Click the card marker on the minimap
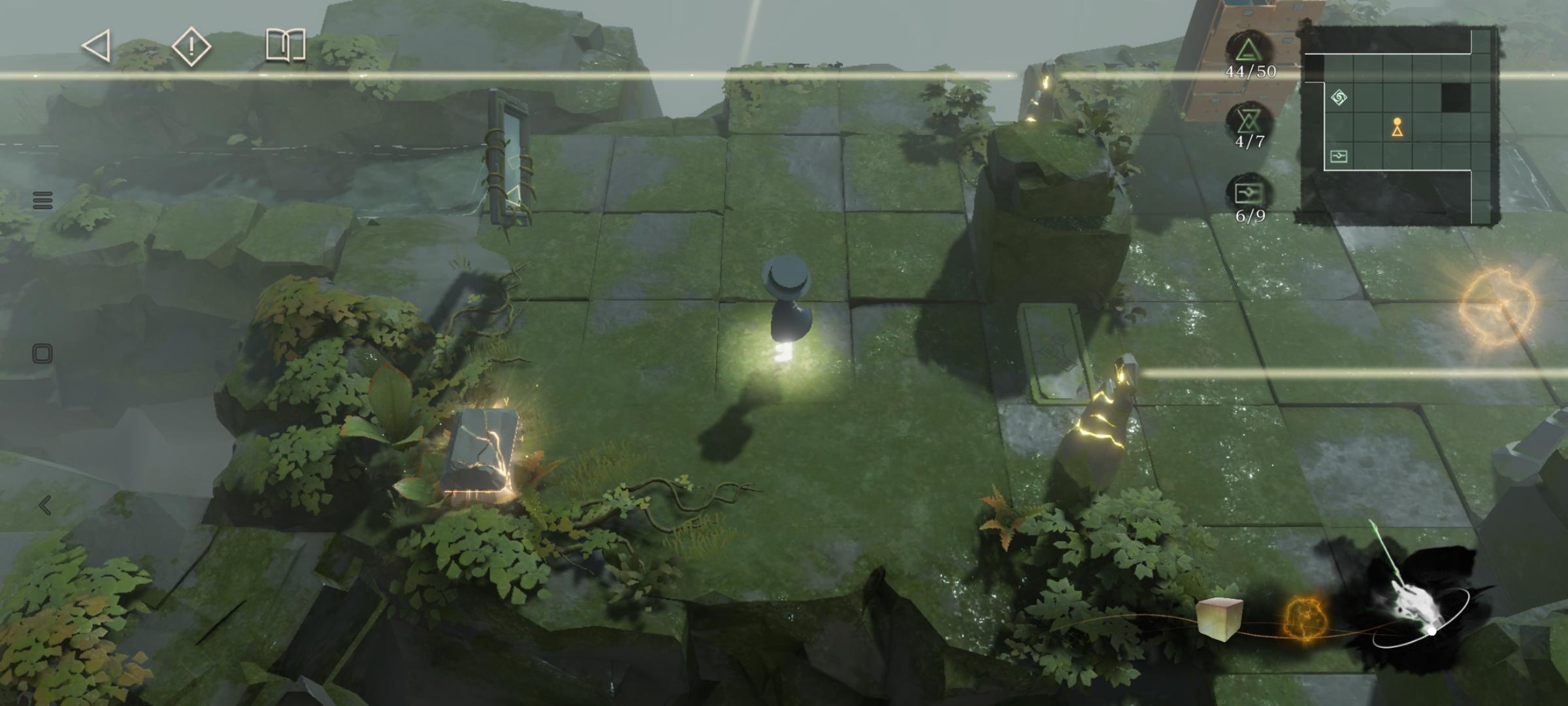 1339,156
